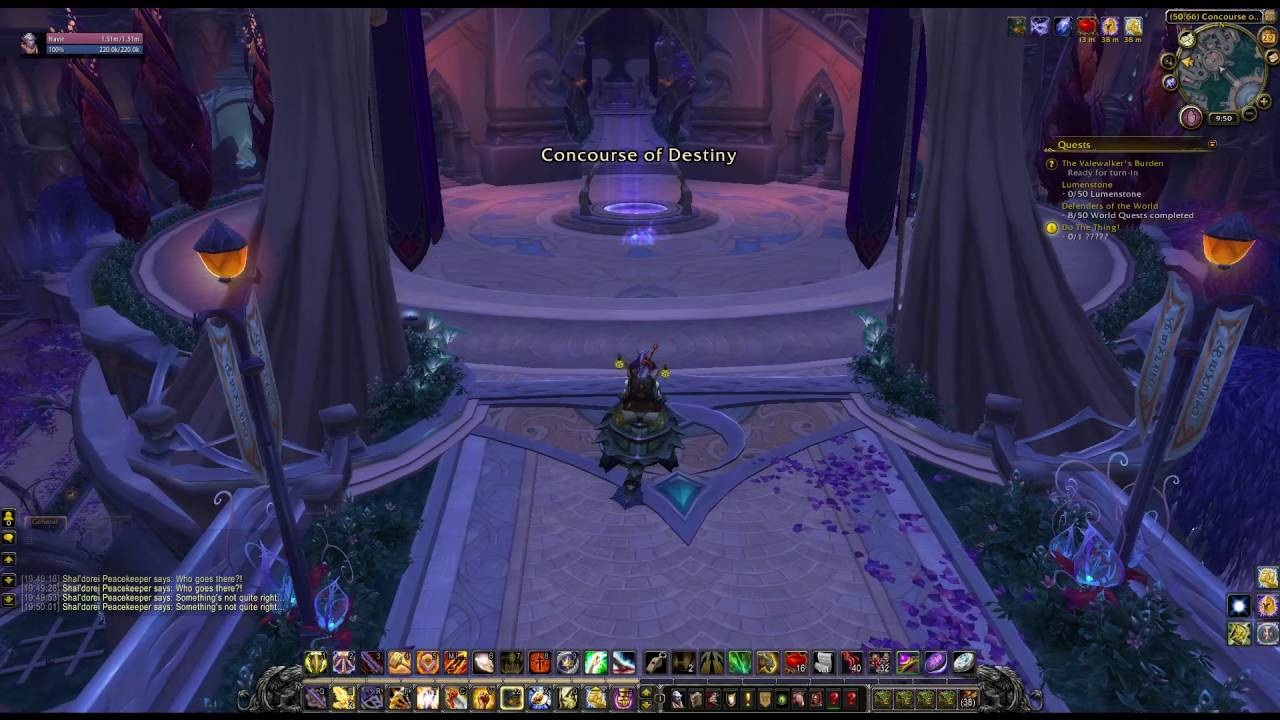Use the health potion showing 16 charges
1280x720 pixels.
point(795,662)
